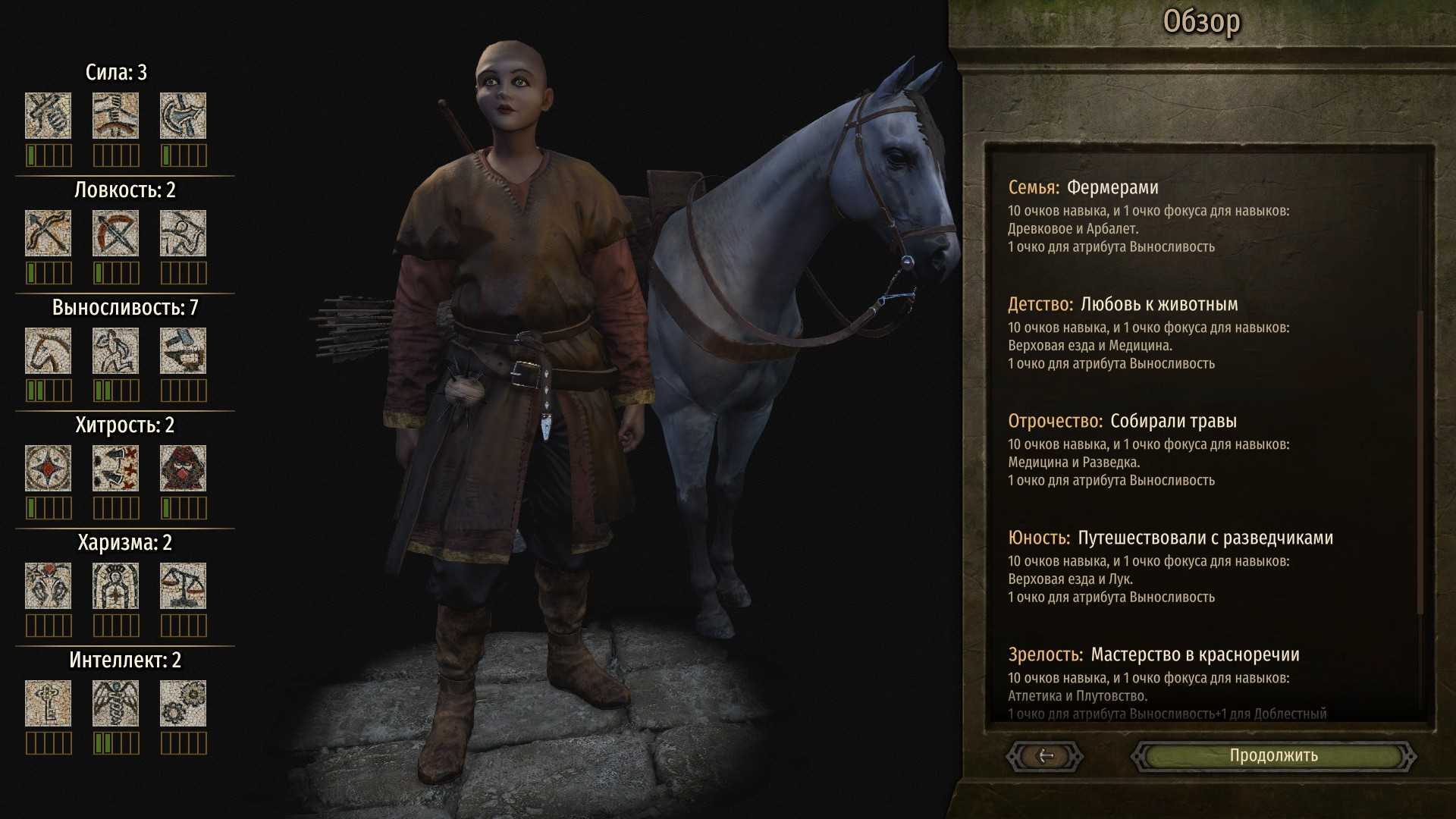
Task: Choose the medicine caduceus skill icon
Action: [x=115, y=704]
